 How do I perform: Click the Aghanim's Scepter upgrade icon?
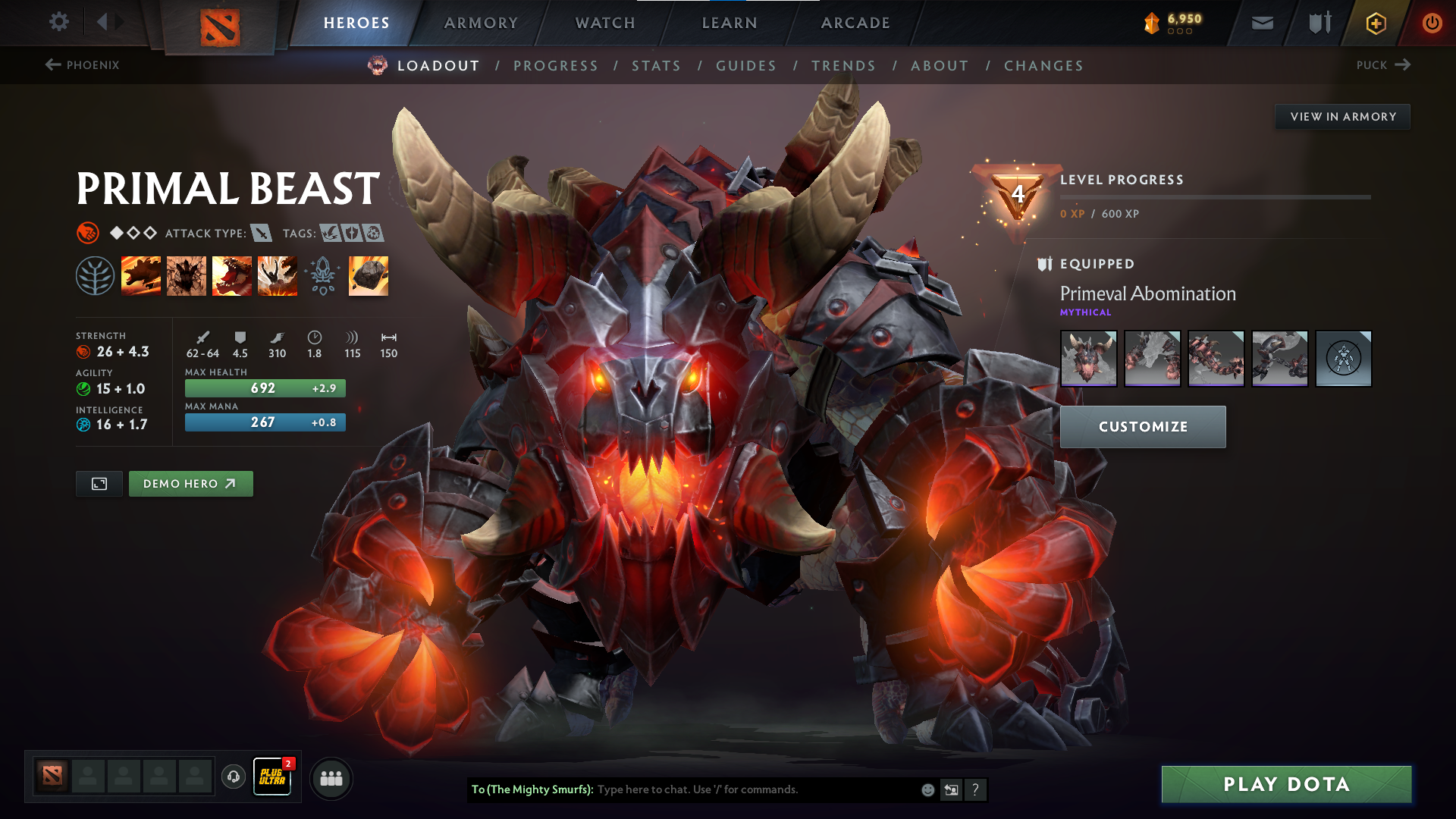[323, 275]
